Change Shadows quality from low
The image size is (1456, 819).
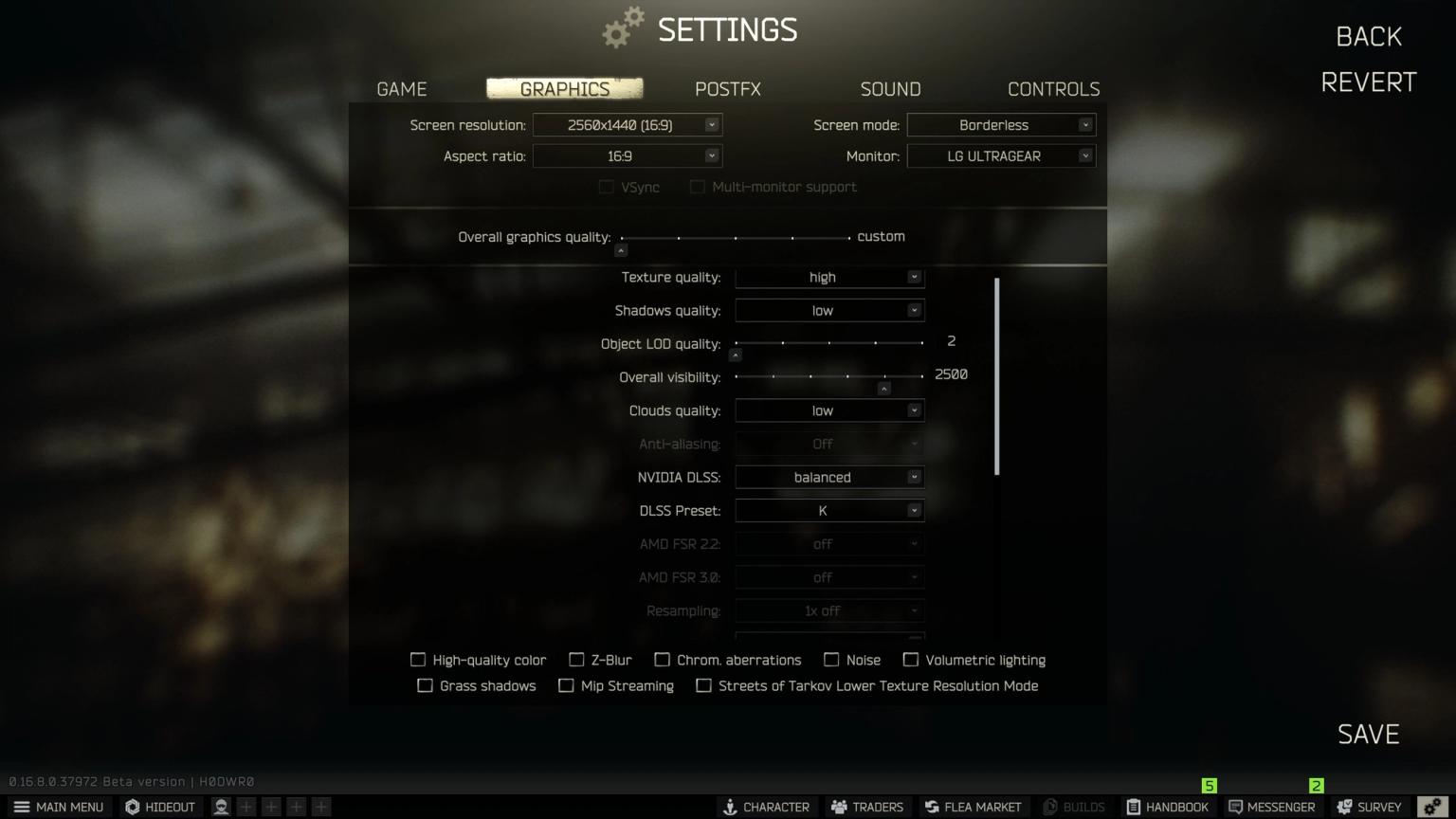(828, 310)
